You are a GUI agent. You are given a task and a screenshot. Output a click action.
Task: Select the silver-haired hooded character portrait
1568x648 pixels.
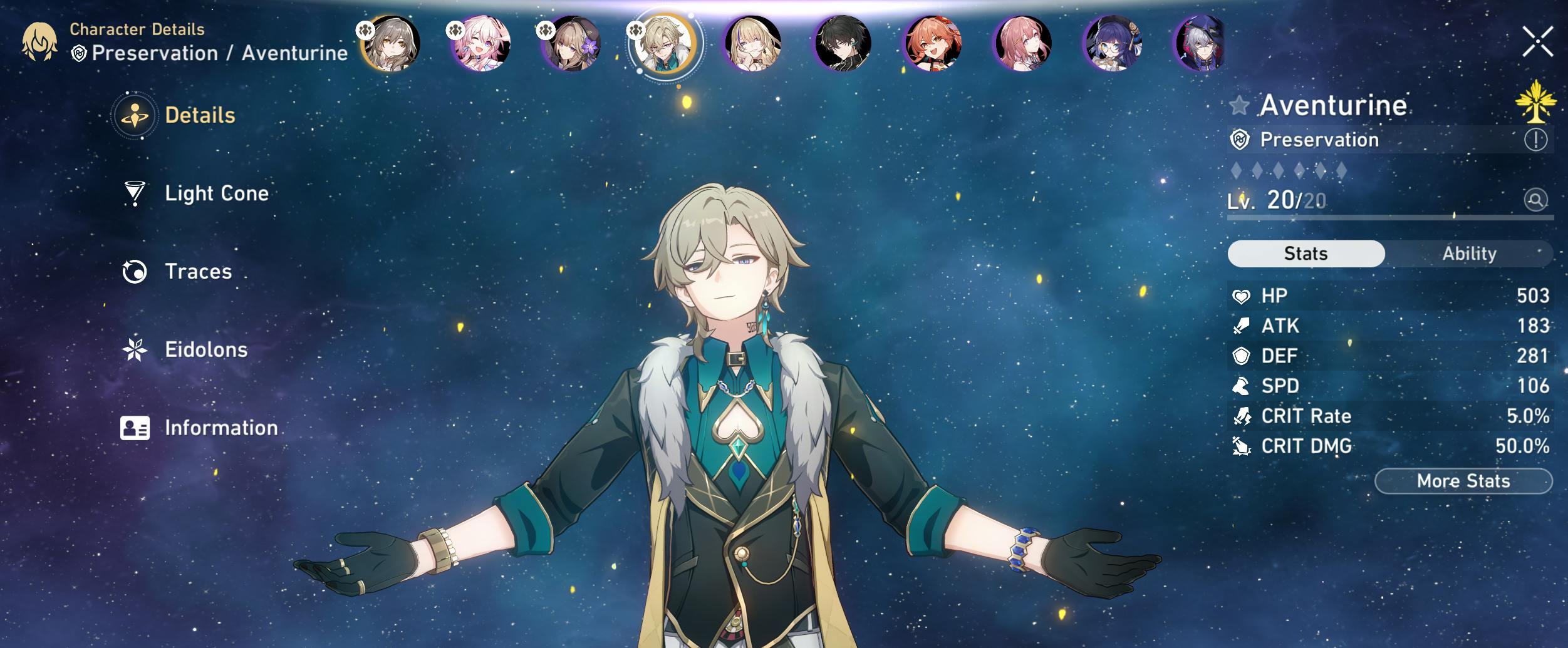tap(1200, 43)
